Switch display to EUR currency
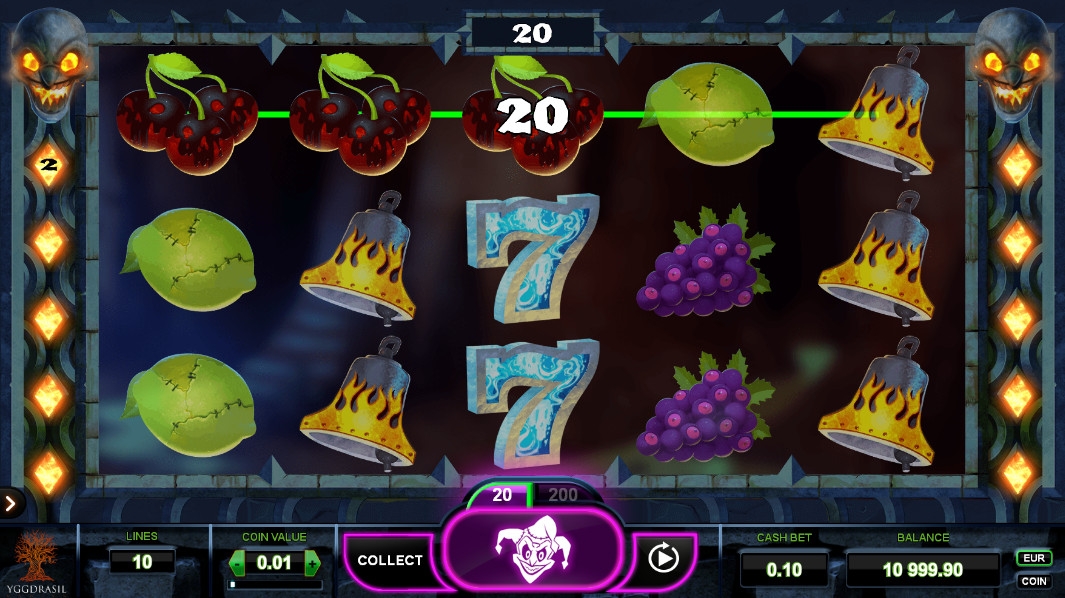The width and height of the screenshot is (1065, 598). (1033, 558)
